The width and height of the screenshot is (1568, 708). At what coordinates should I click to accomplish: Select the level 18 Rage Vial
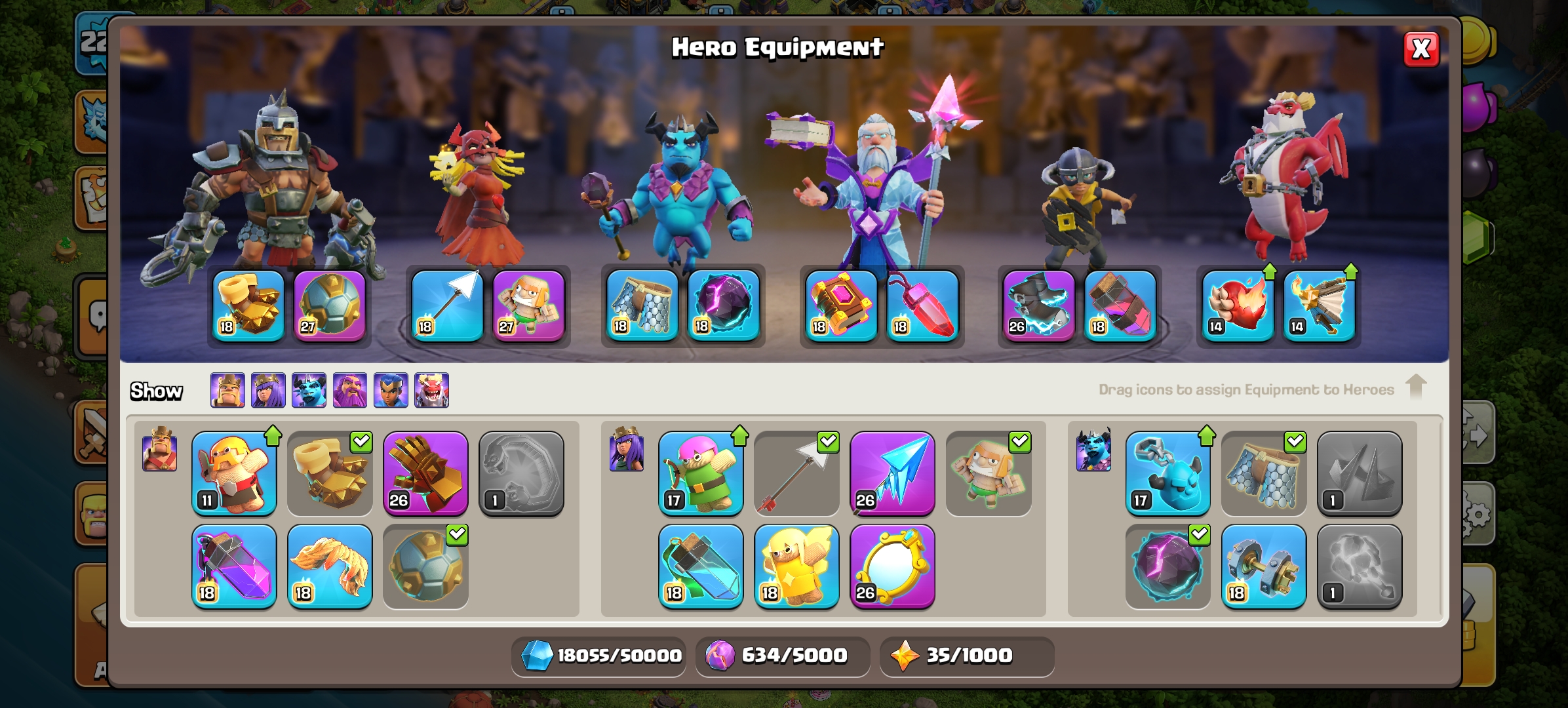234,566
